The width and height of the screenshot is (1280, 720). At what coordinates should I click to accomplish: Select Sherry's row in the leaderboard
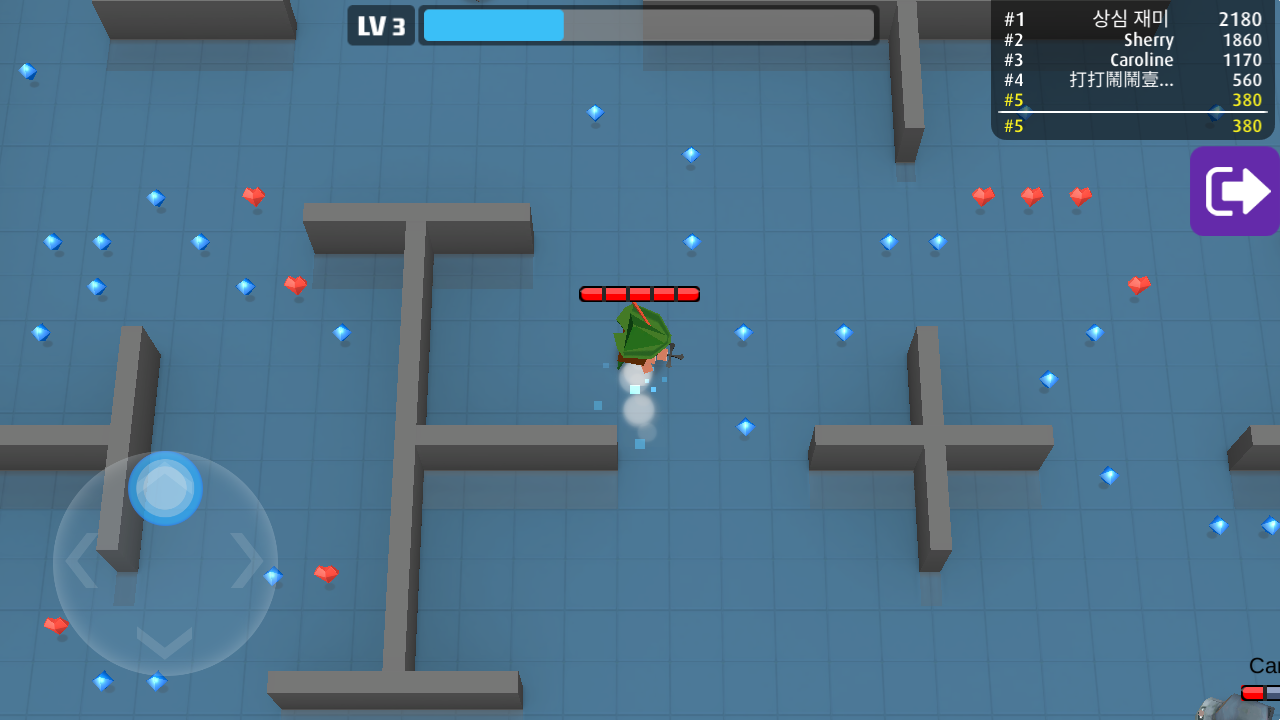[x=1132, y=40]
